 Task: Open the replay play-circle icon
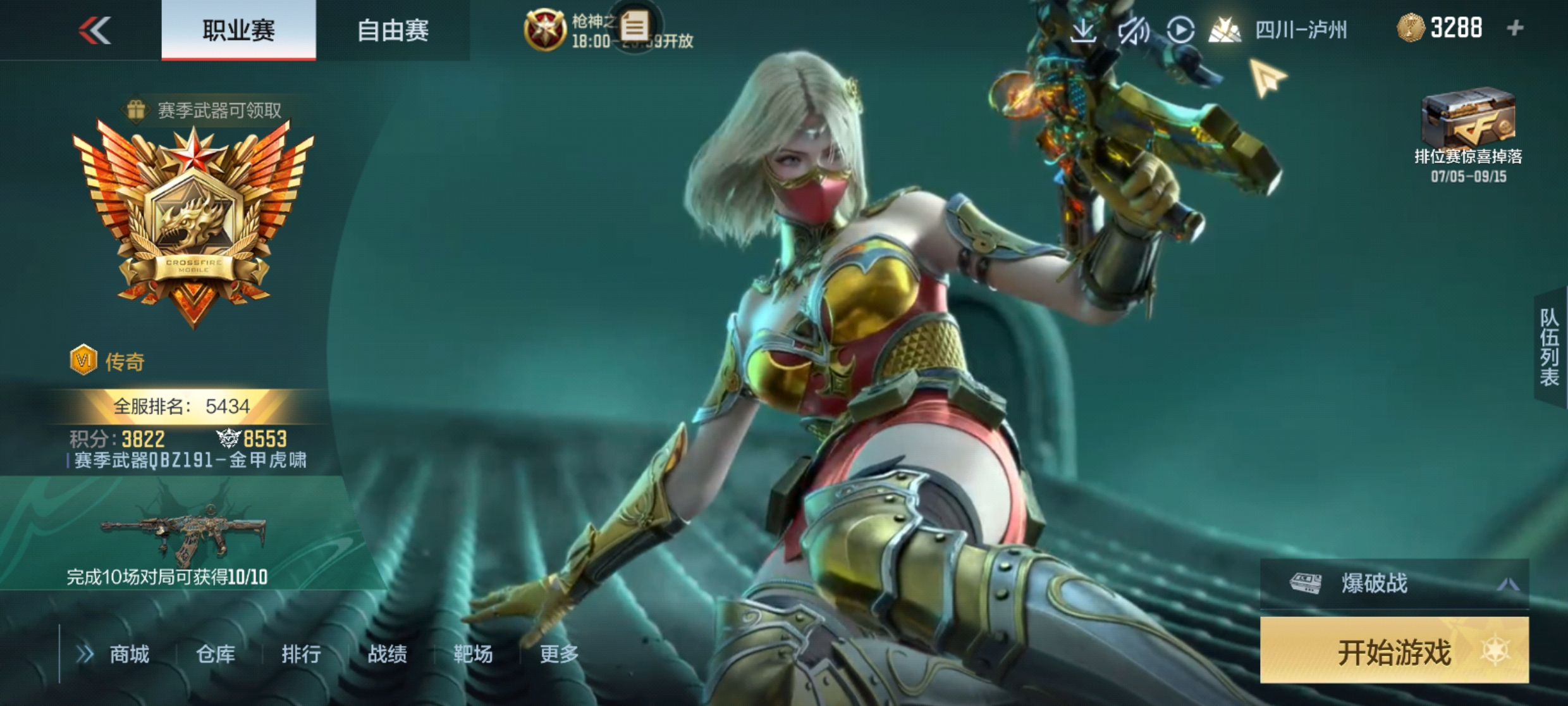click(1180, 30)
